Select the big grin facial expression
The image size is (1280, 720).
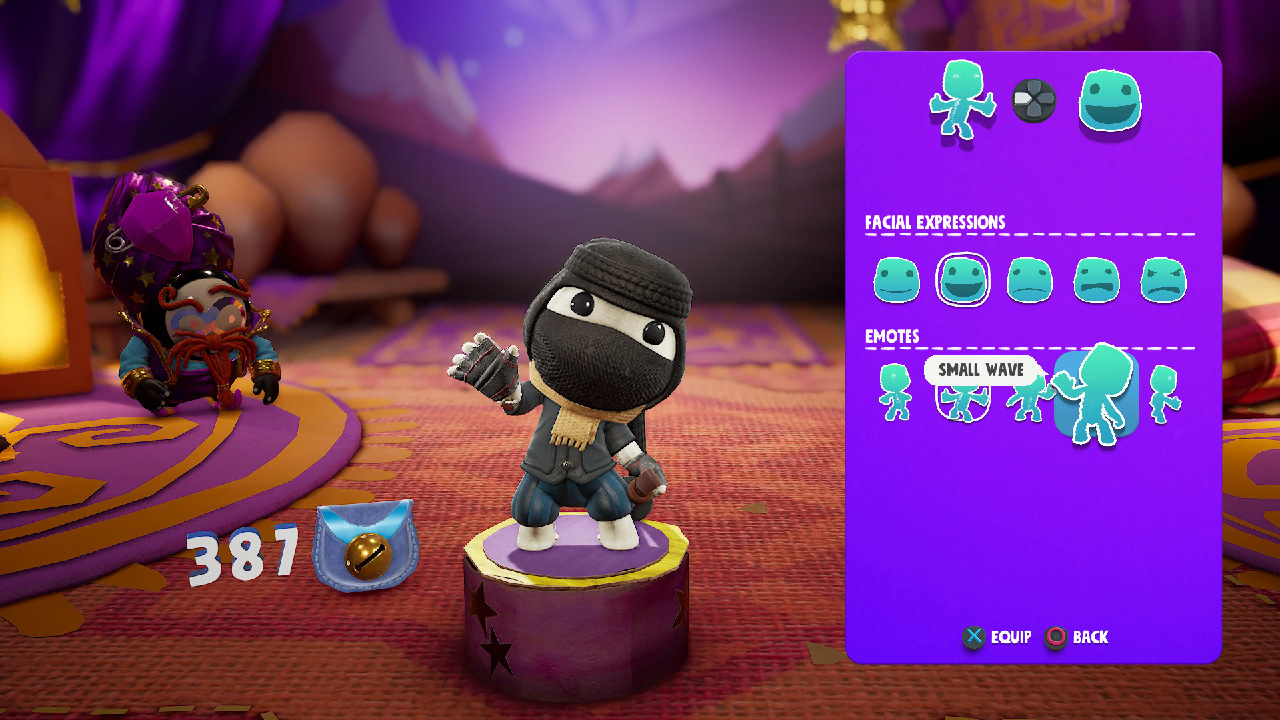pyautogui.click(x=963, y=281)
